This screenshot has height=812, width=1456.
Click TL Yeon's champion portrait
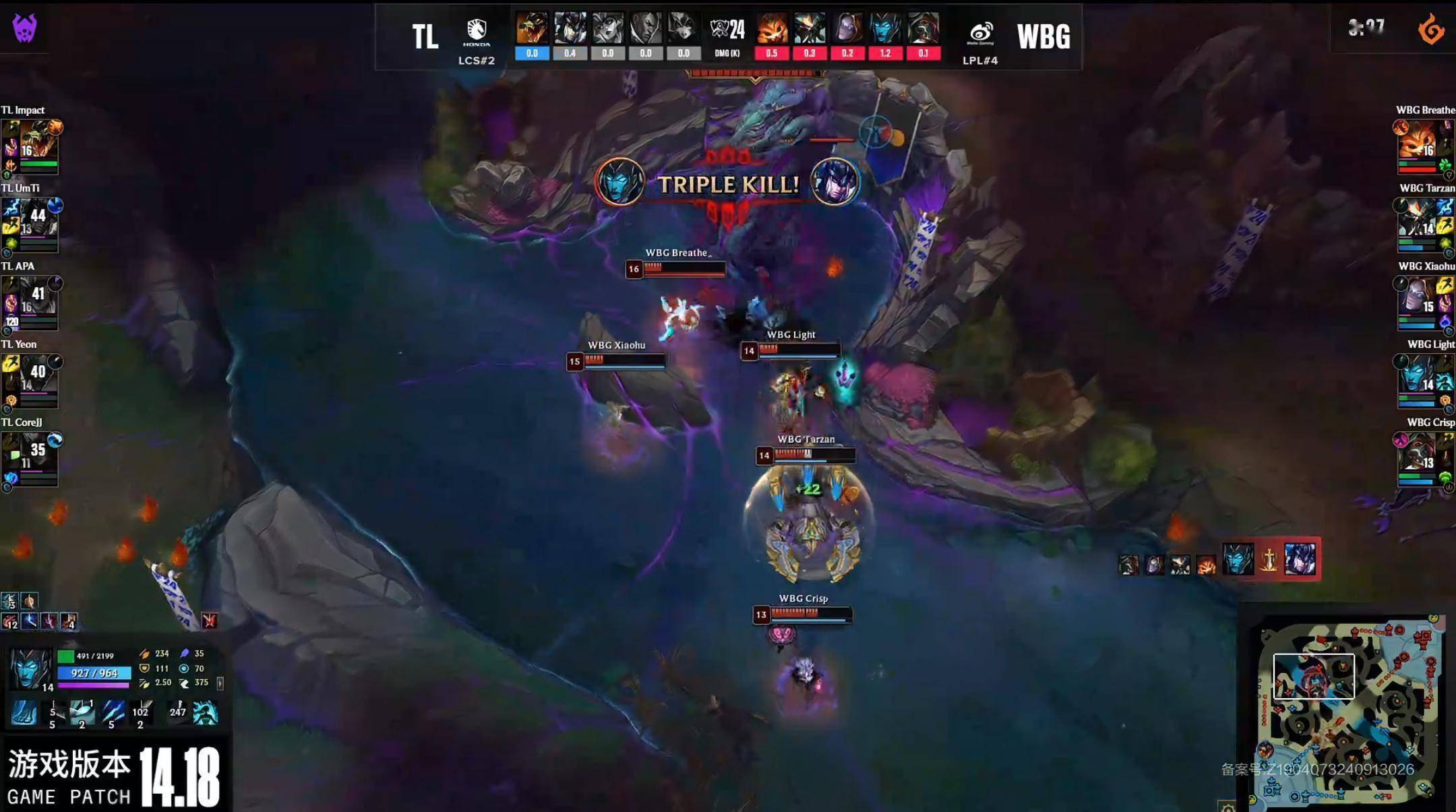click(38, 375)
